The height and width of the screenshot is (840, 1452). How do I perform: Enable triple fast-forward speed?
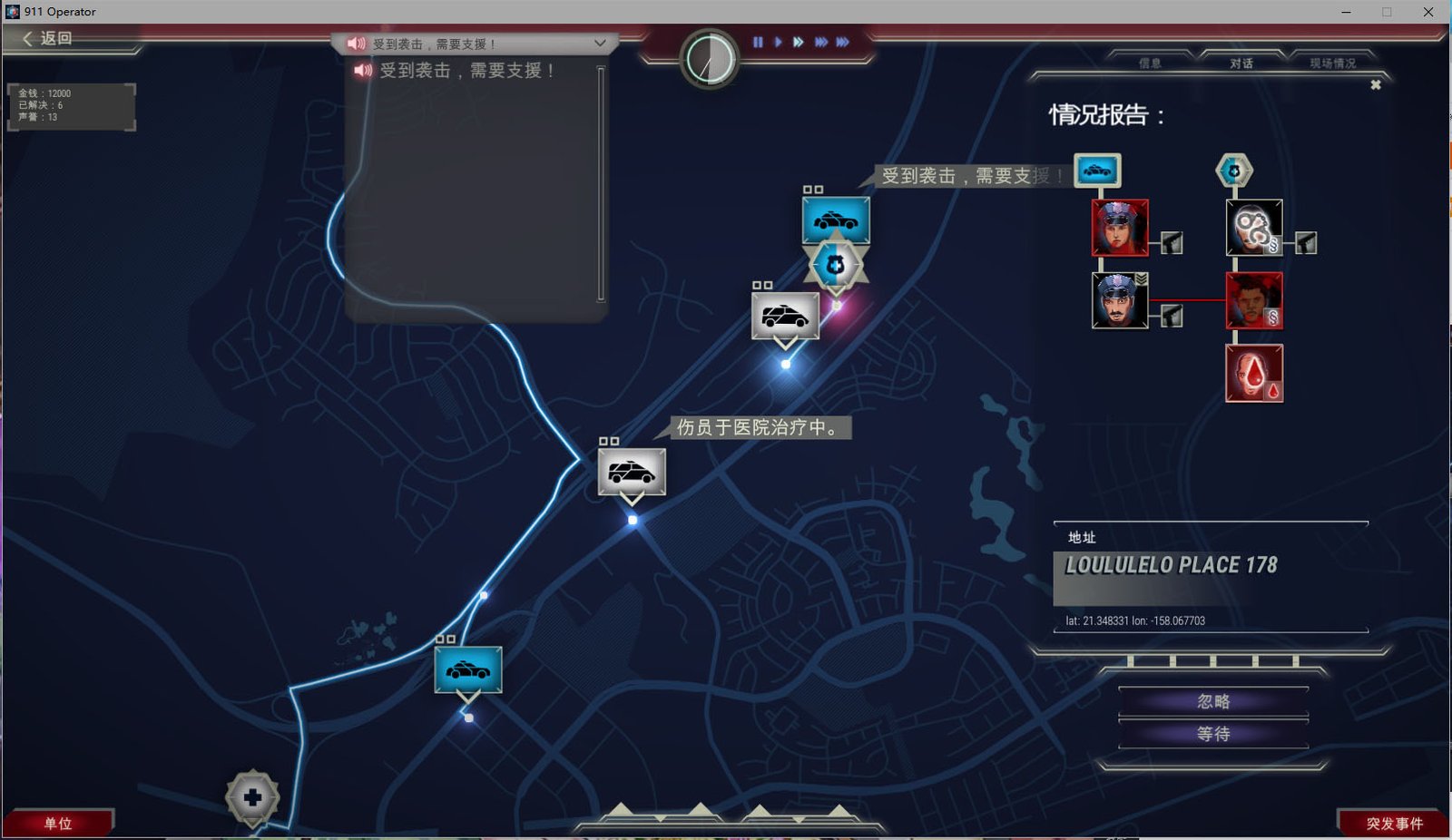pos(821,42)
